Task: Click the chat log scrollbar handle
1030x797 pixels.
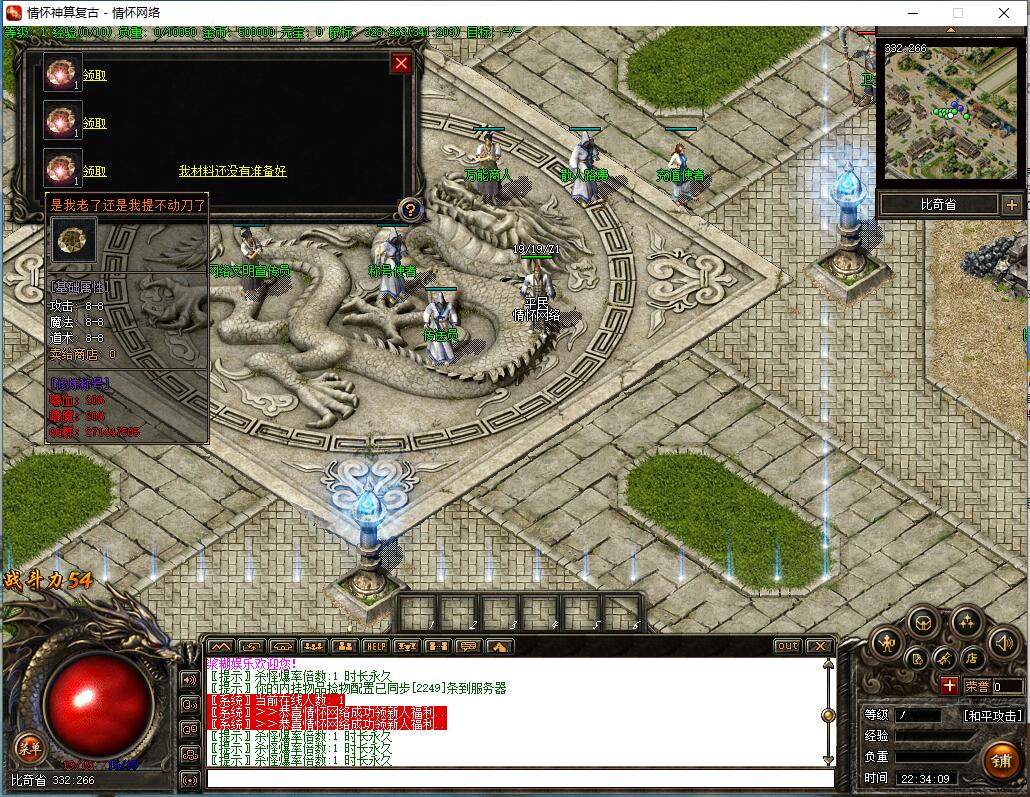Action: click(828, 715)
